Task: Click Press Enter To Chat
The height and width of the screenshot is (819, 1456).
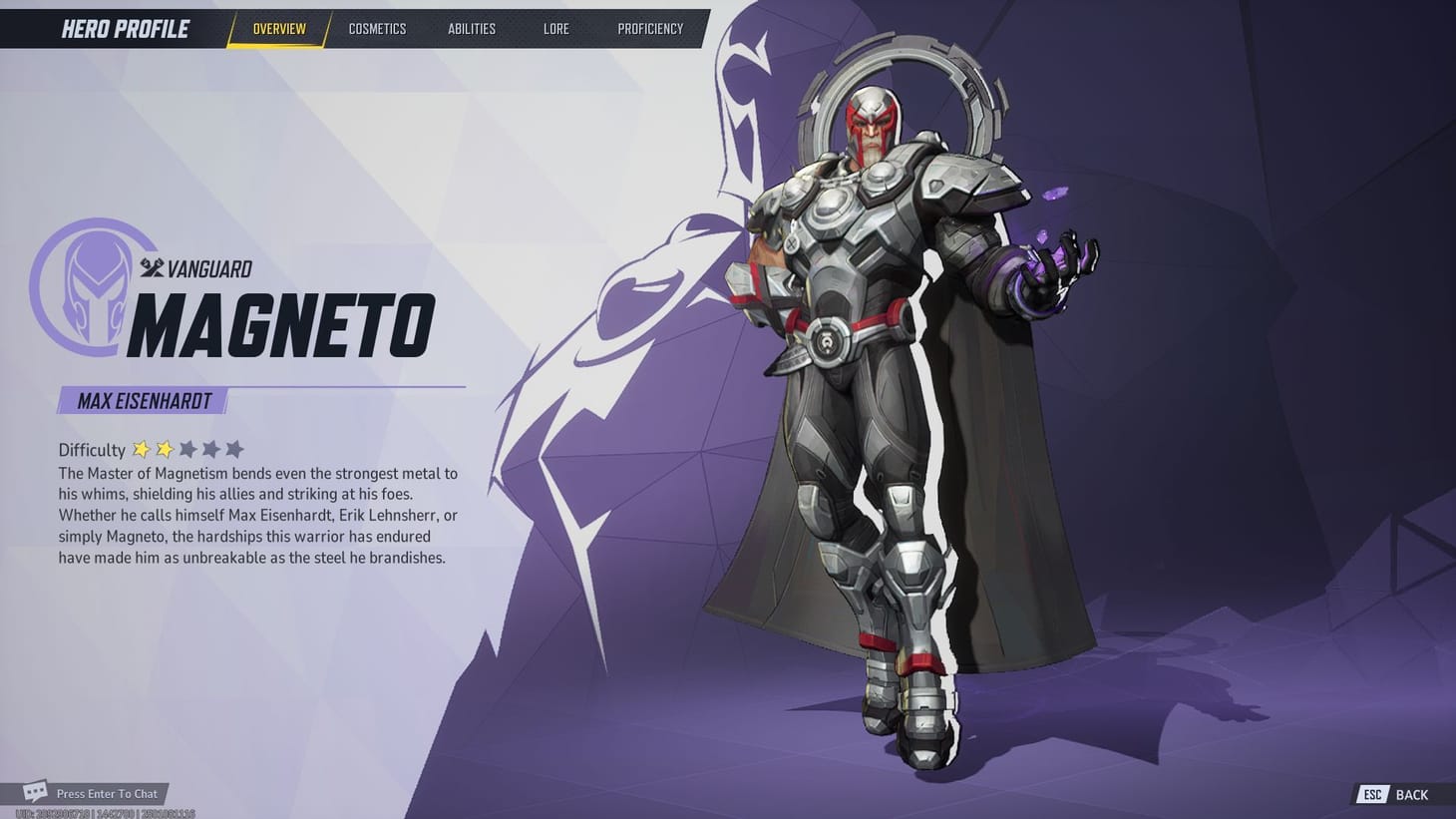Action: [x=107, y=793]
